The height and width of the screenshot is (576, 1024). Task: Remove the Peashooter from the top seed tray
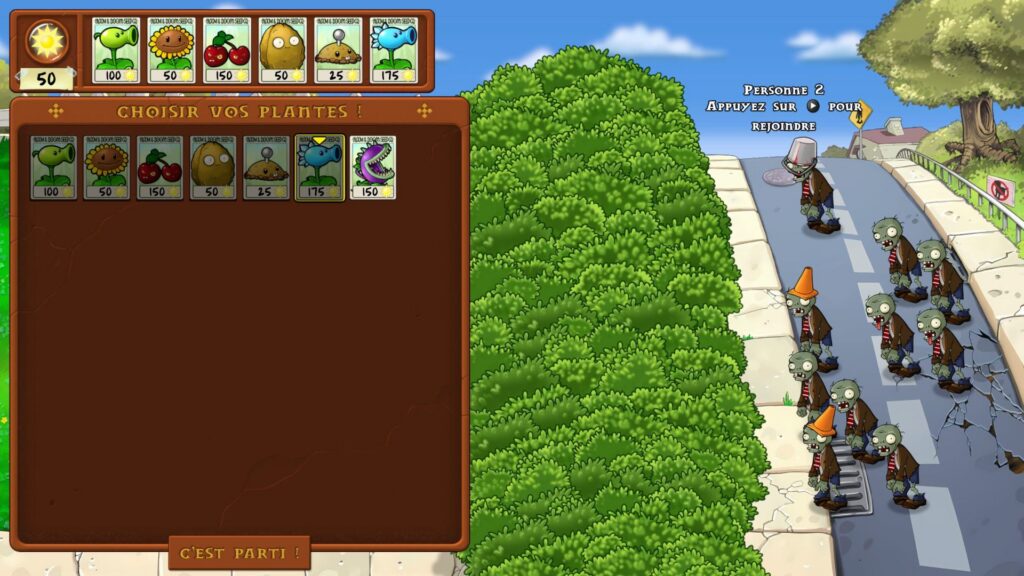tap(115, 49)
